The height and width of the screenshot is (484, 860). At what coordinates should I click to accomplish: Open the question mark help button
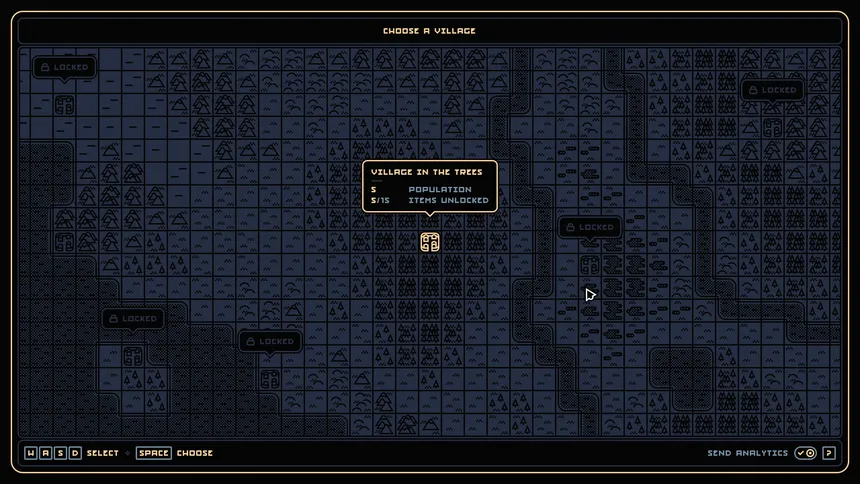828,453
